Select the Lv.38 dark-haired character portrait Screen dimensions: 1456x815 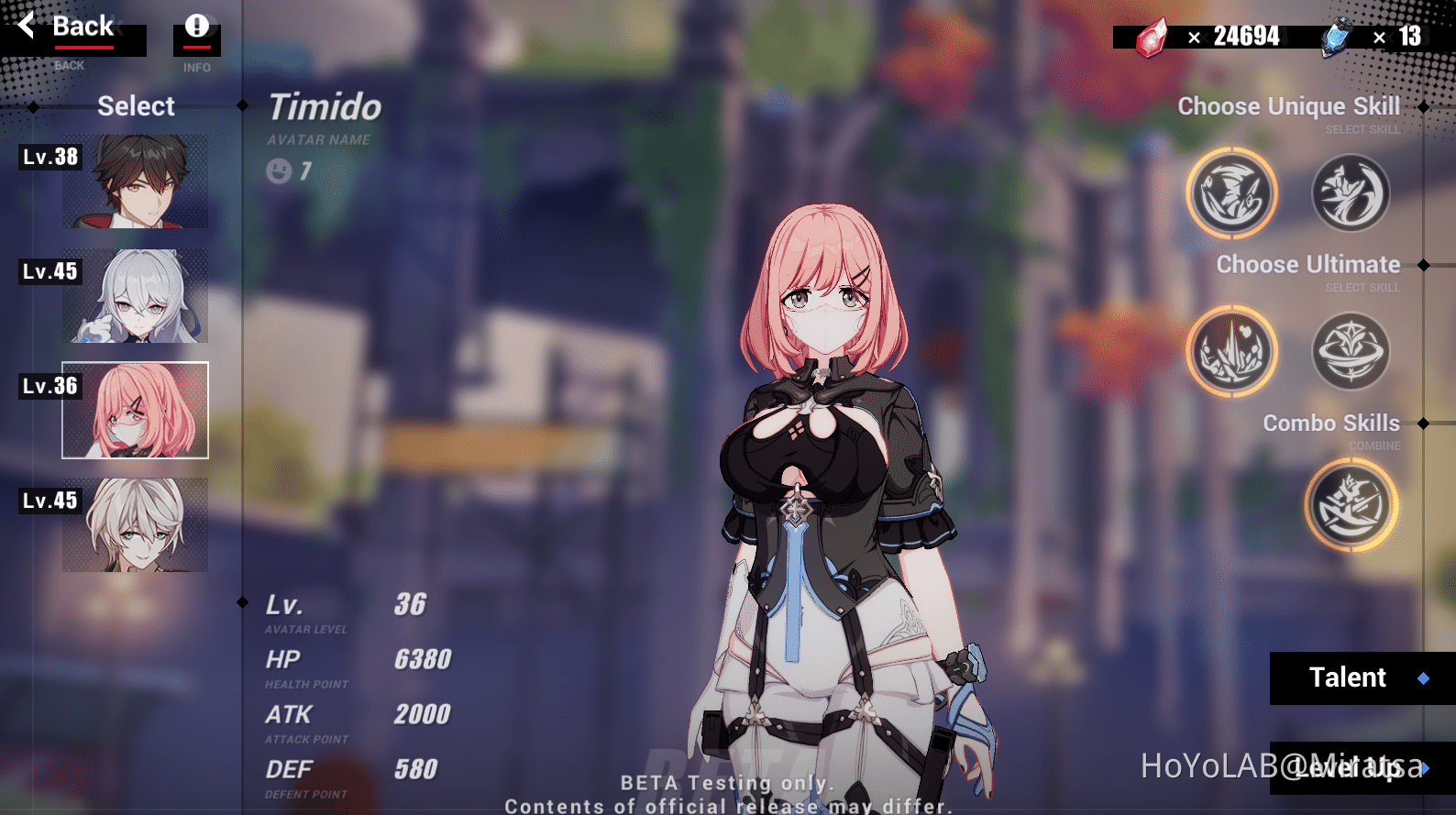pos(134,181)
